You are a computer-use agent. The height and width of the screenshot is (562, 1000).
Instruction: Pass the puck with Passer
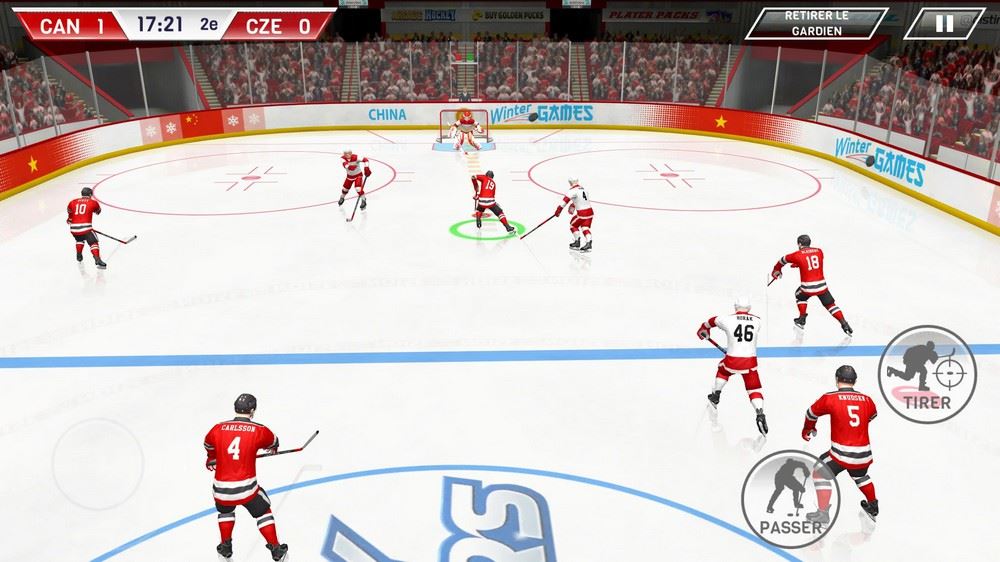click(790, 498)
